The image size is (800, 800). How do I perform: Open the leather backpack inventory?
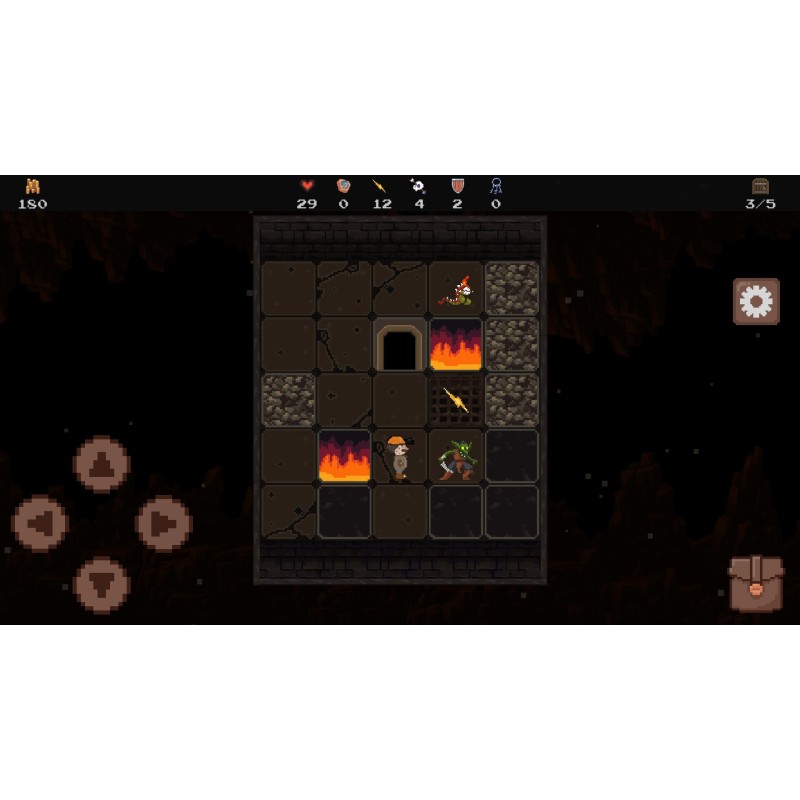click(756, 584)
